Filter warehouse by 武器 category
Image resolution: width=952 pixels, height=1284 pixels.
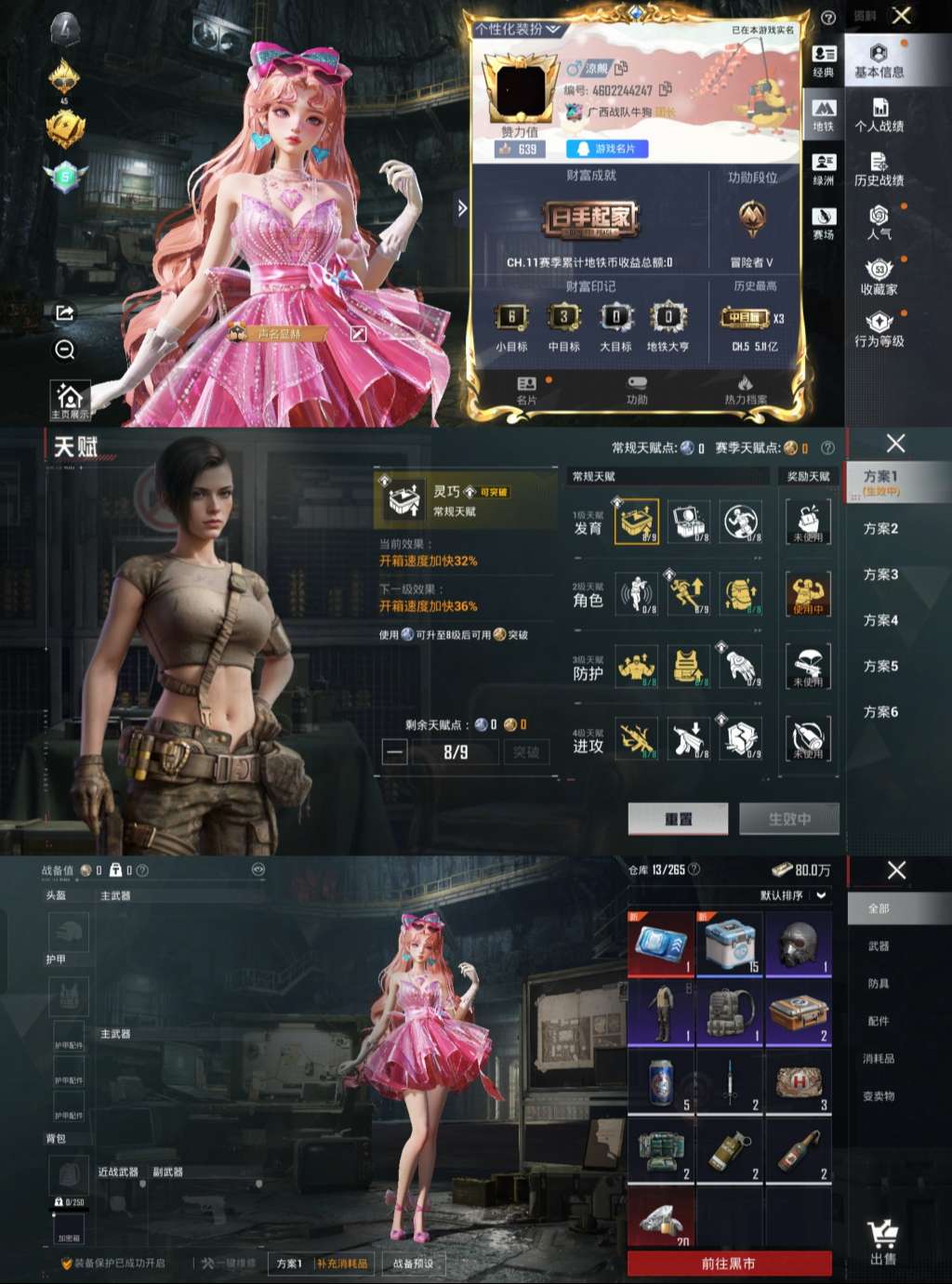pos(879,946)
